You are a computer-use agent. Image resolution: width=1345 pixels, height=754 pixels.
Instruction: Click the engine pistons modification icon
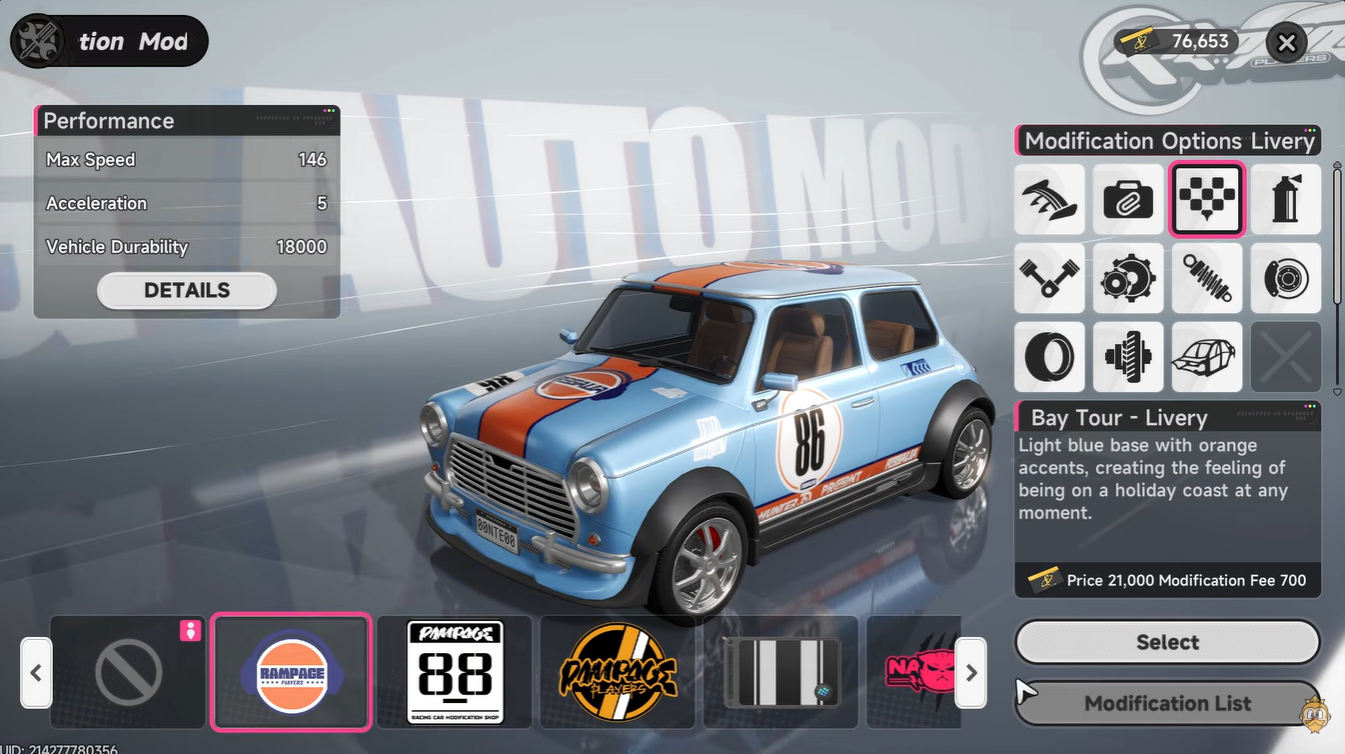1049,278
